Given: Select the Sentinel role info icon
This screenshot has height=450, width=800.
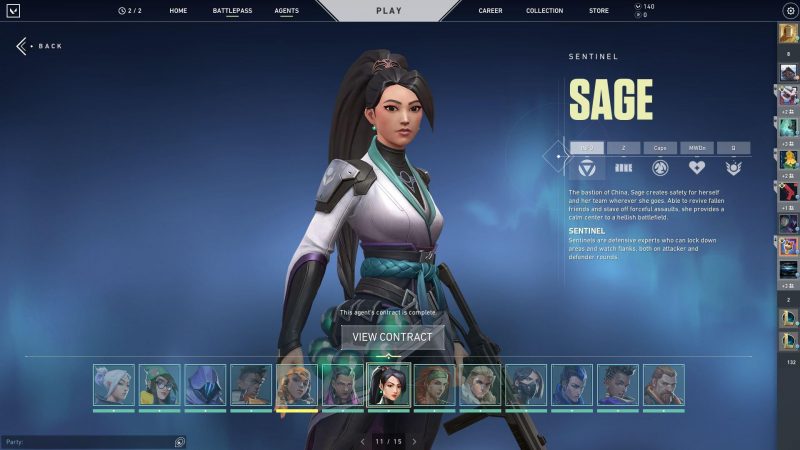Looking at the screenshot, I should [x=587, y=168].
